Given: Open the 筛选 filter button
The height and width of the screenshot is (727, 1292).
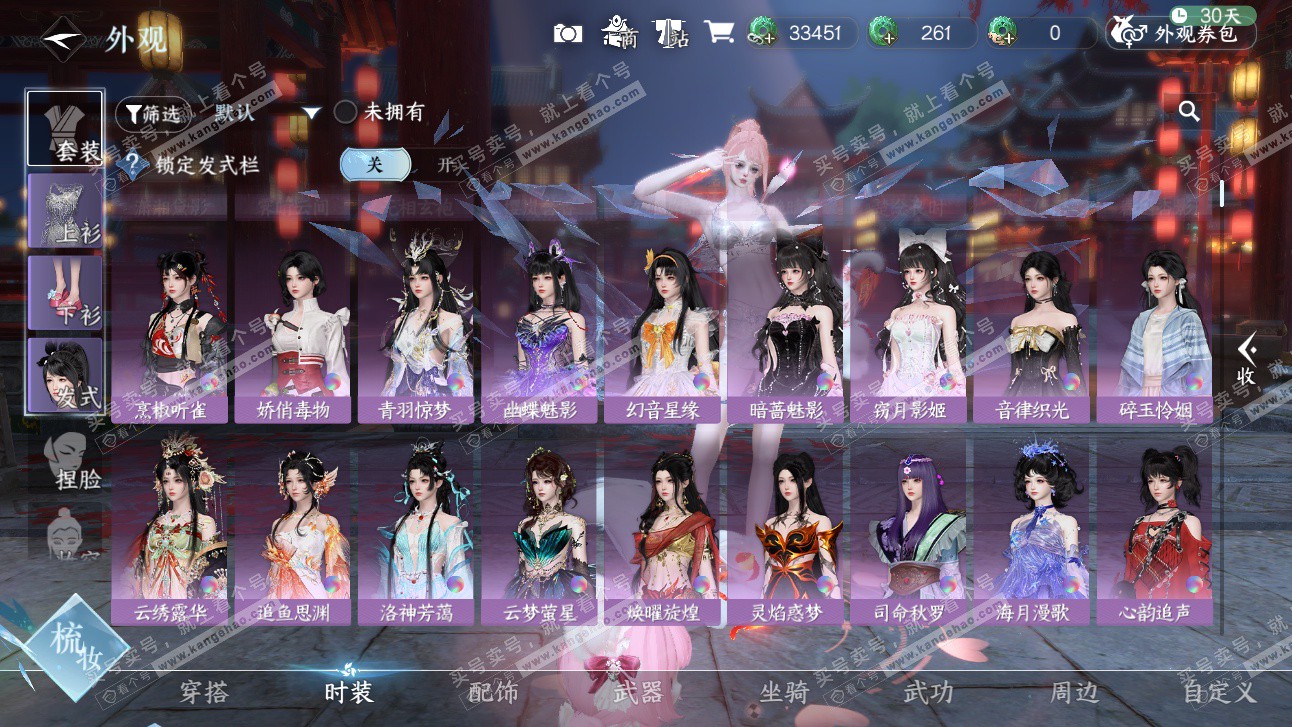Looking at the screenshot, I should [151, 113].
